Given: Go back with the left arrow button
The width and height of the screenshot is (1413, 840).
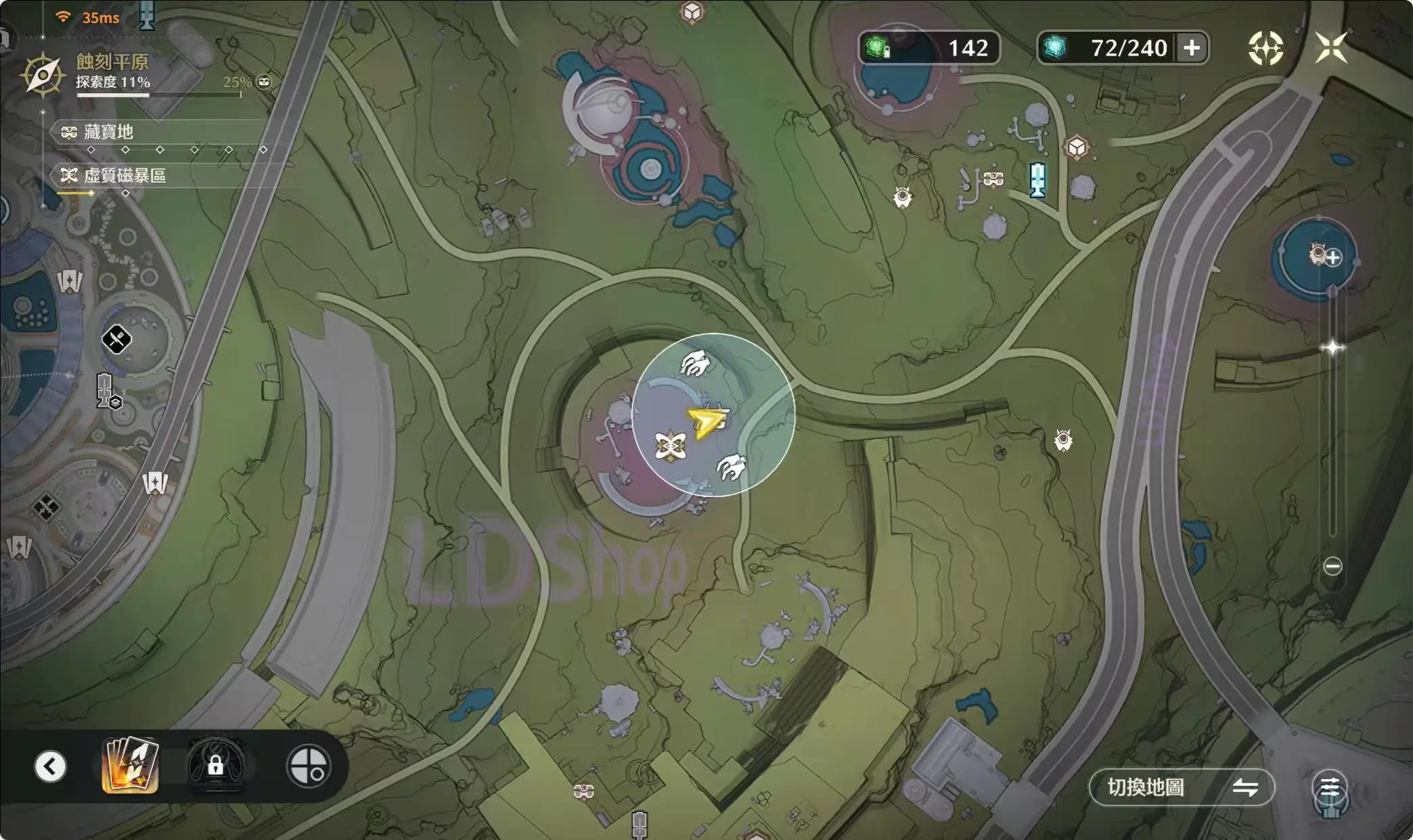Looking at the screenshot, I should (x=51, y=766).
